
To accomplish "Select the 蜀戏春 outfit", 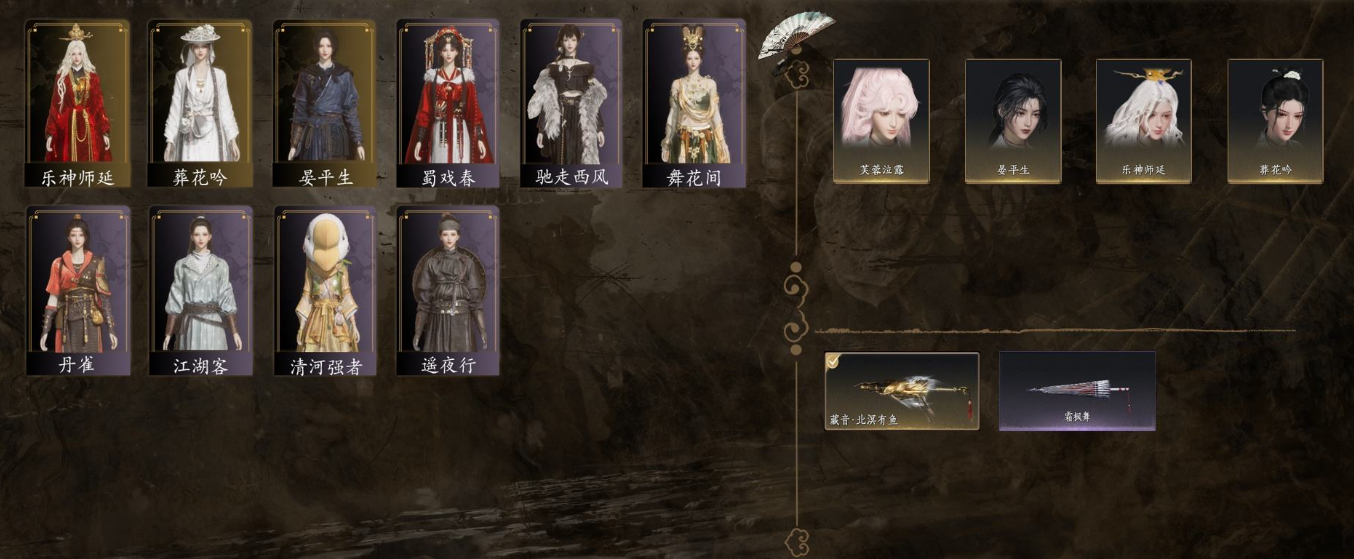I will point(447,103).
